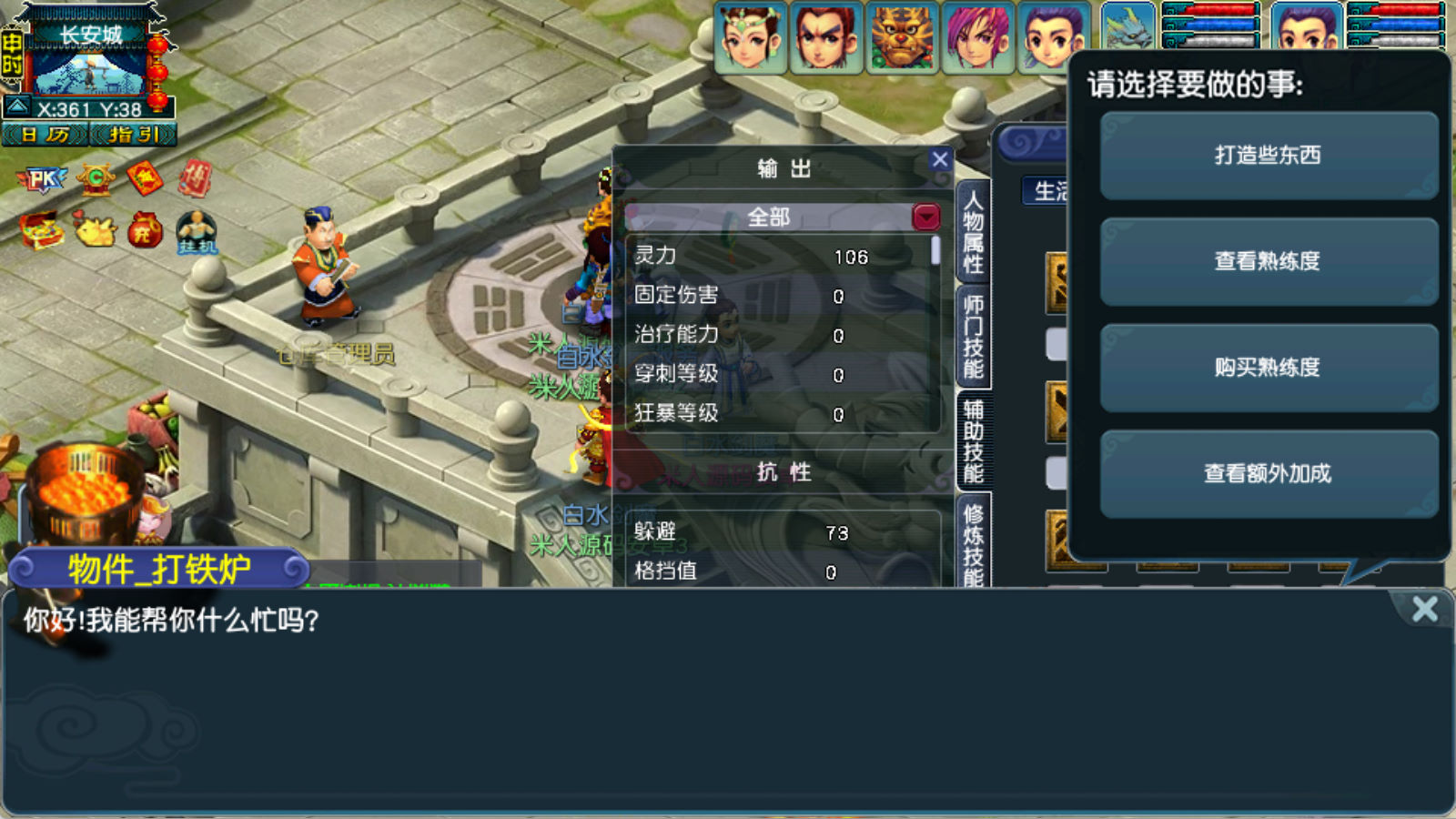Open the 全部 dropdown in stats panel
1456x819 pixels.
(925, 217)
